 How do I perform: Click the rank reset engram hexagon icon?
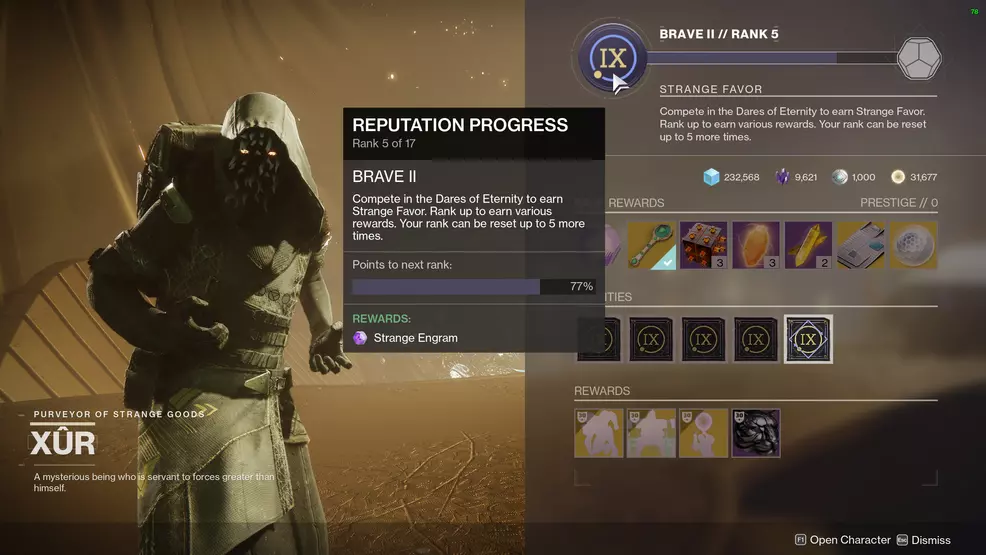[918, 58]
